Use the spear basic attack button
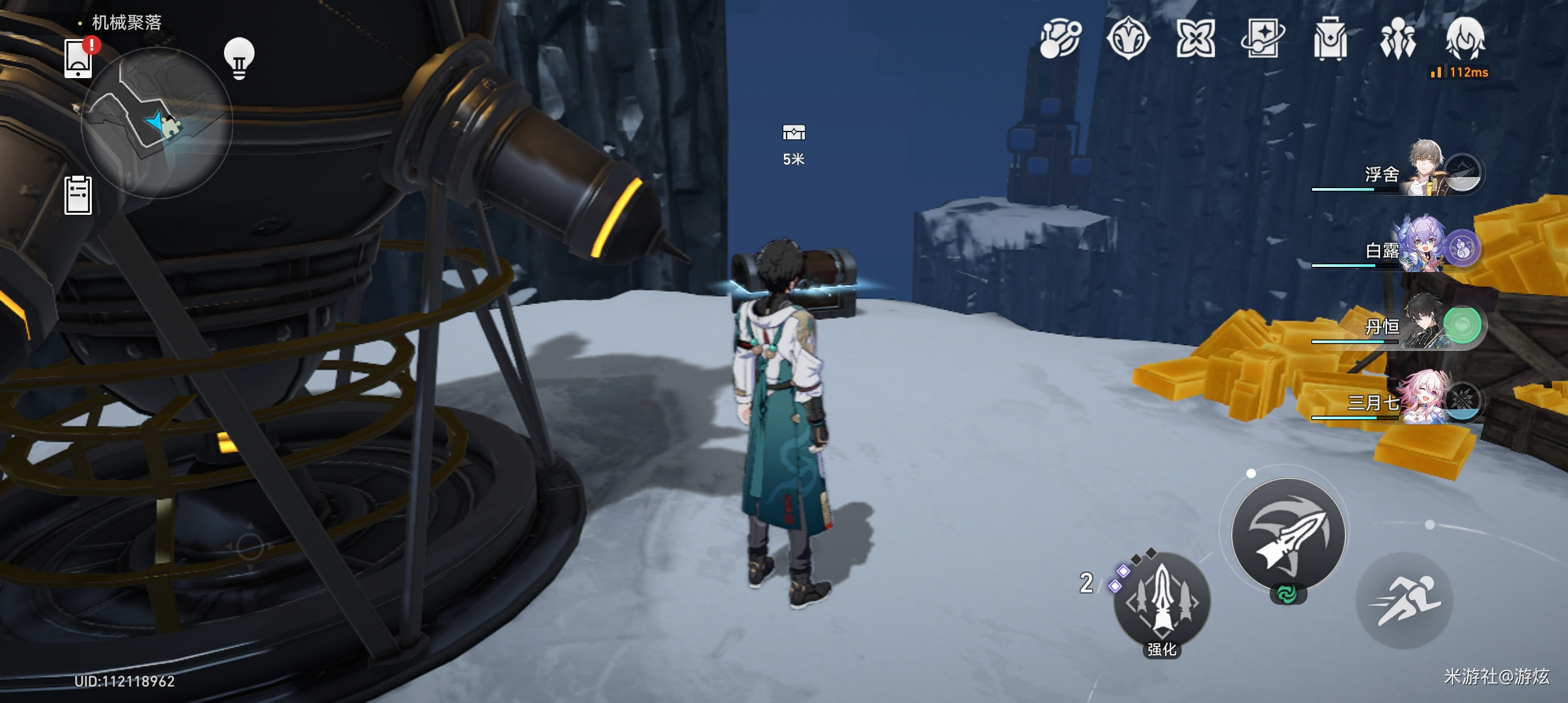This screenshot has width=1568, height=703. tap(1288, 534)
